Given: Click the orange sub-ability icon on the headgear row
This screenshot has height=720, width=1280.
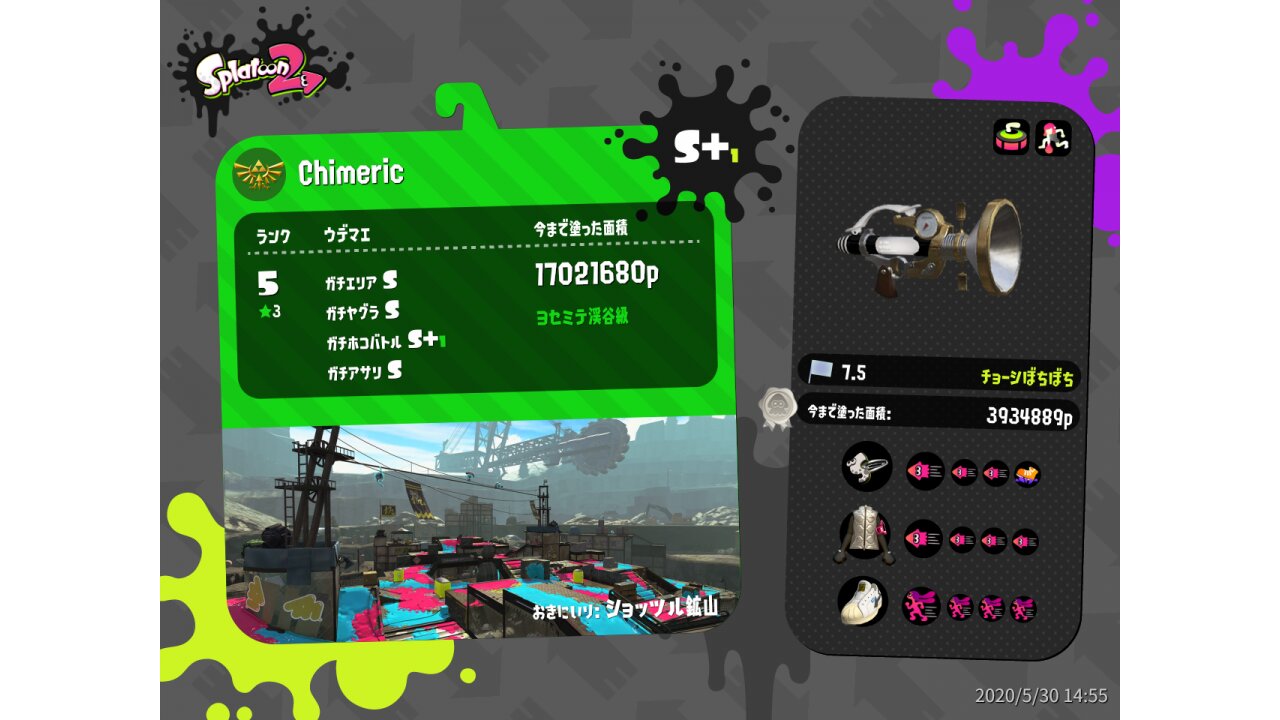Looking at the screenshot, I should tap(1027, 473).
